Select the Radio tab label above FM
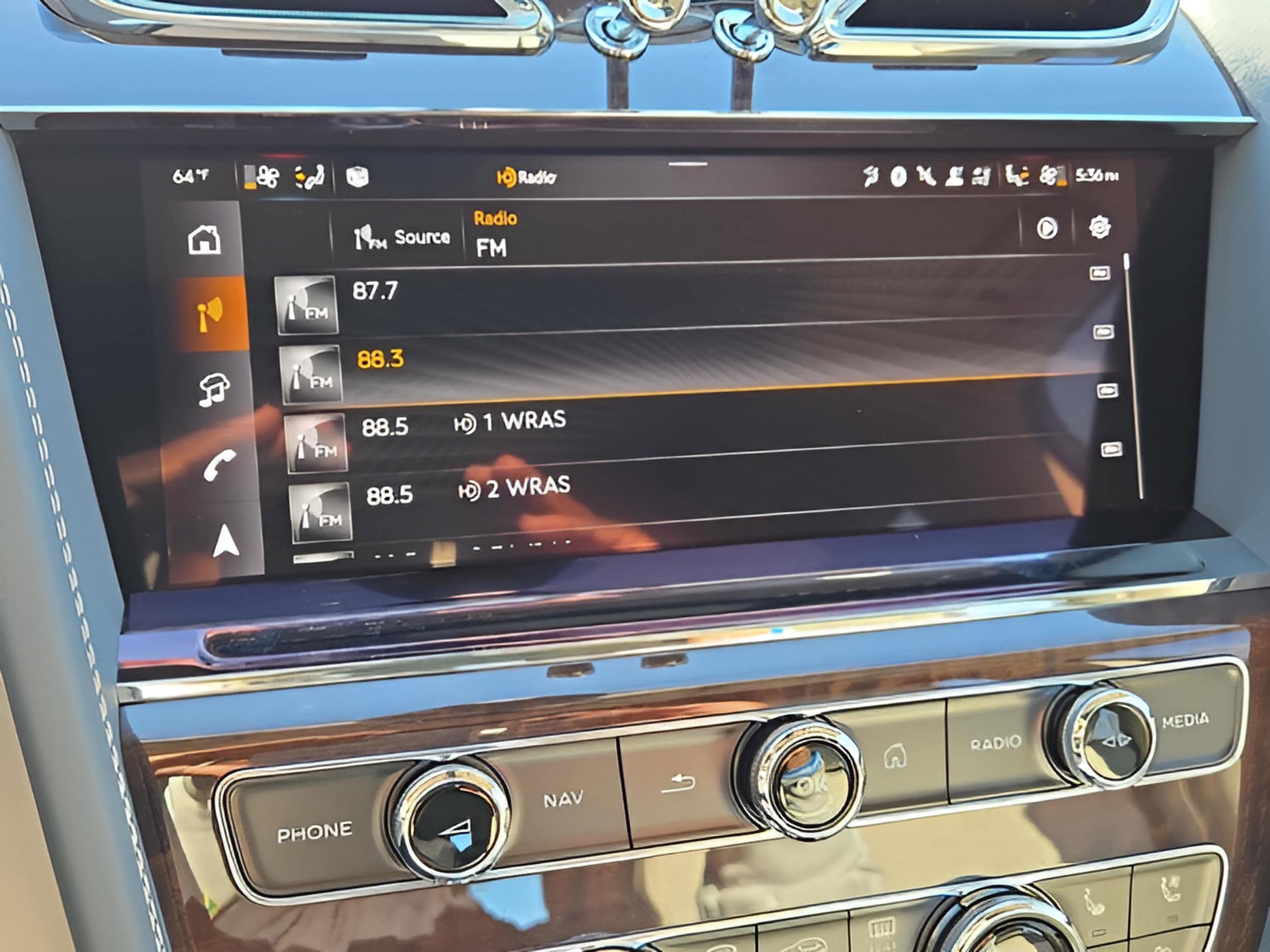 pyautogui.click(x=495, y=217)
